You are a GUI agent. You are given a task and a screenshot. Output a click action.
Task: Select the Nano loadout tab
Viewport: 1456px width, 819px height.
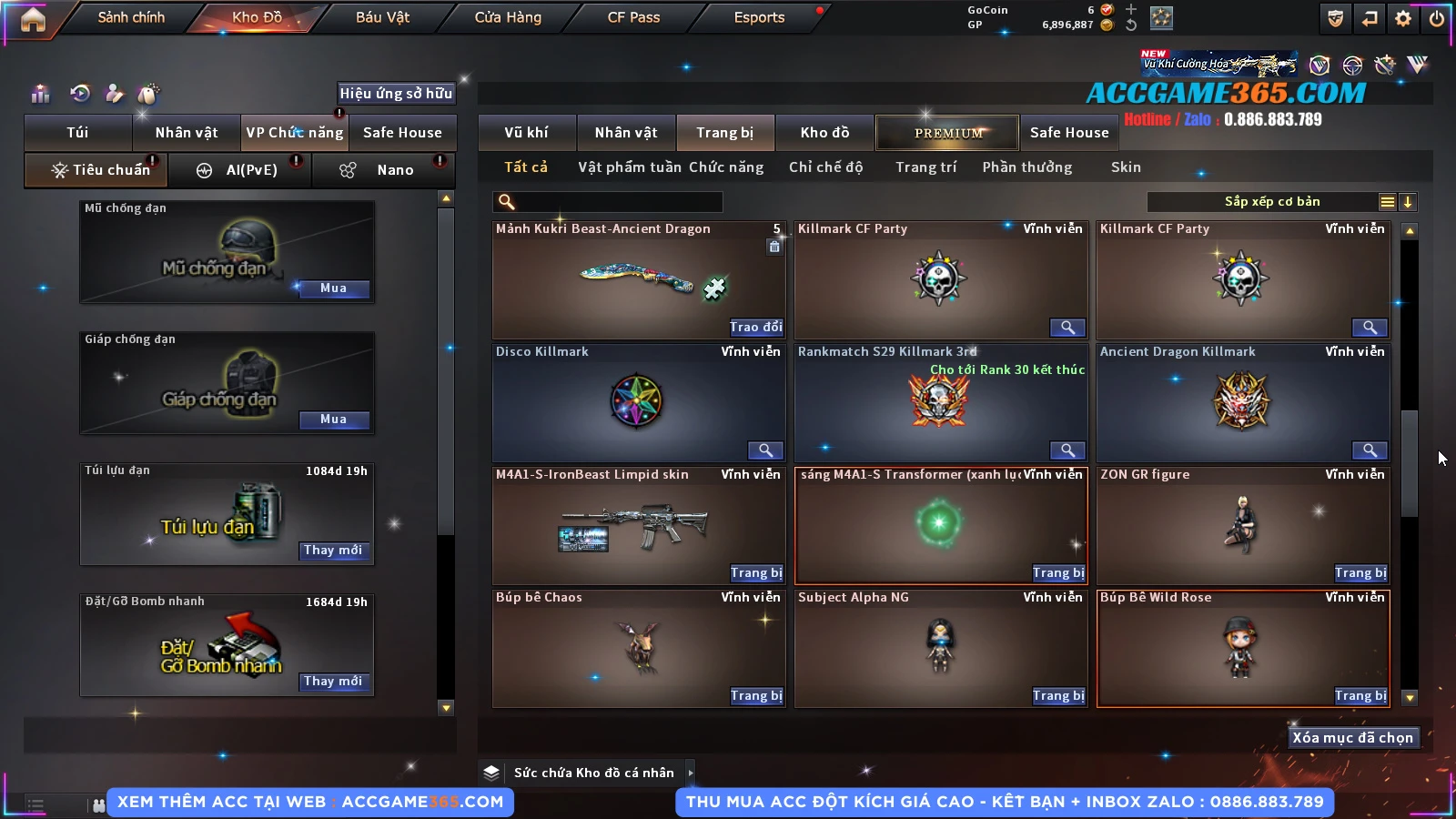(x=395, y=170)
